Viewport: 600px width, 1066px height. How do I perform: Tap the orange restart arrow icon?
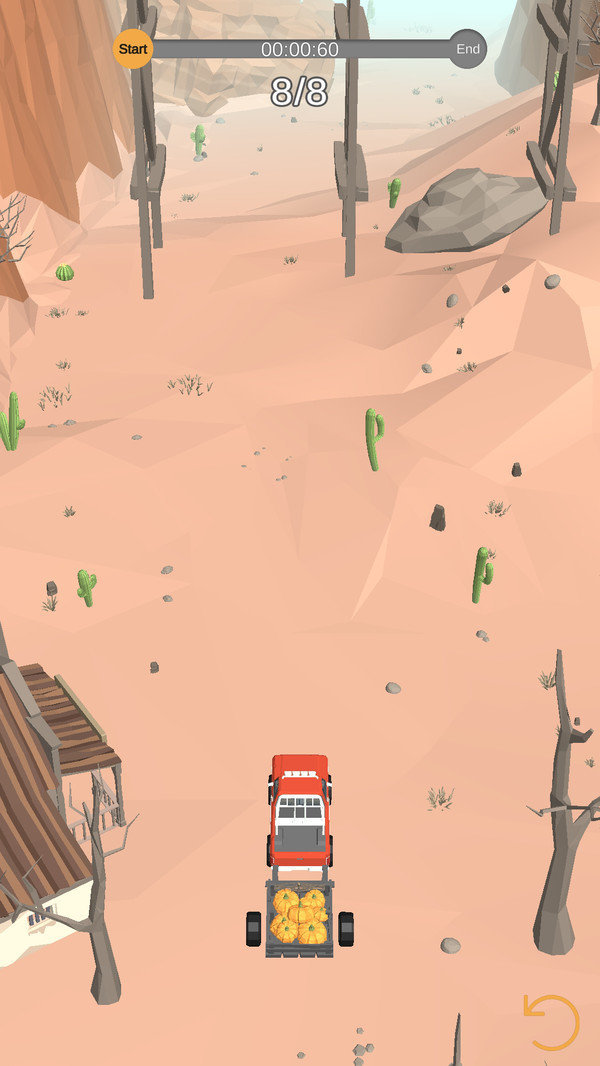[x=552, y=1022]
